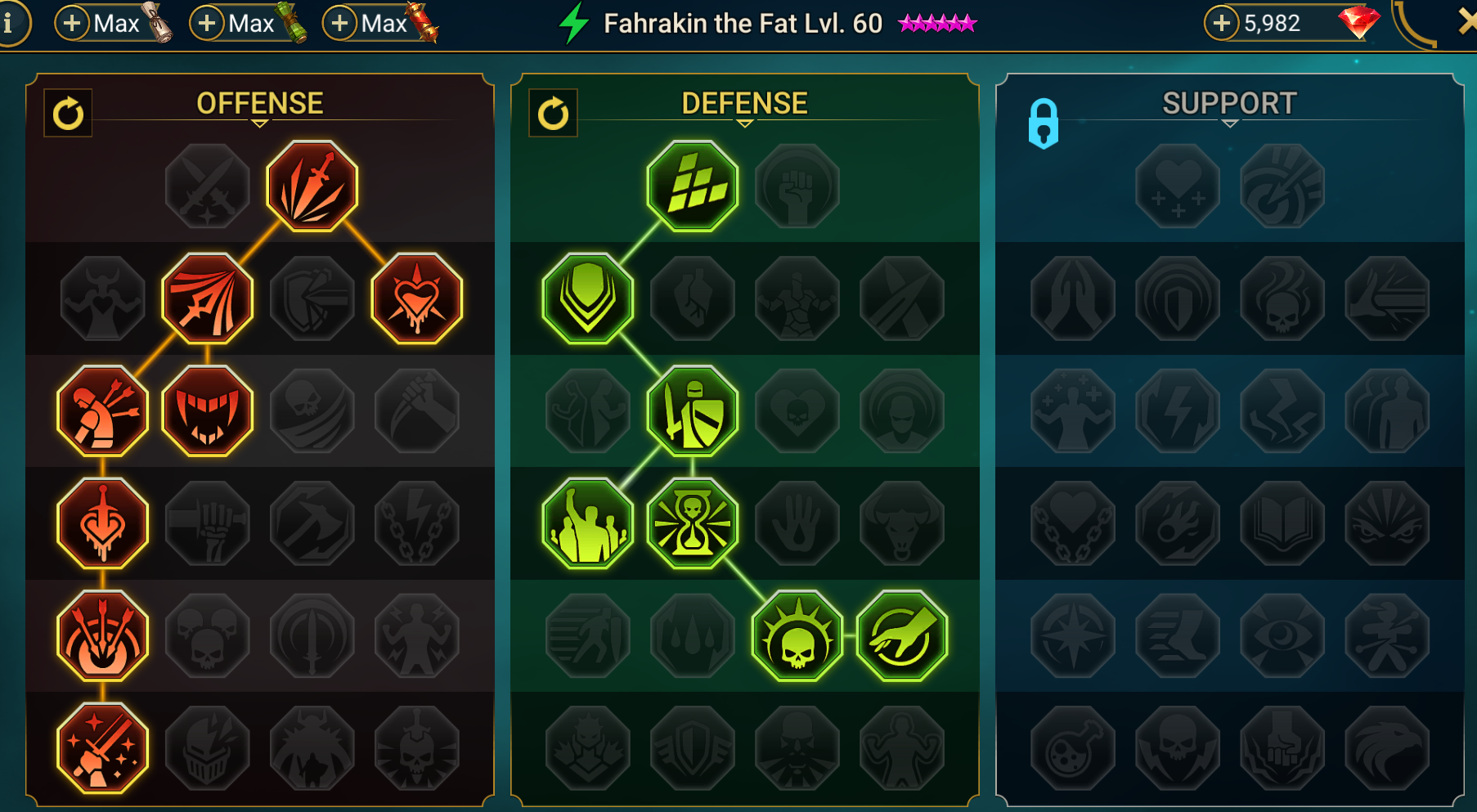Expand the chevron under the SUPPORT header
The height and width of the screenshot is (812, 1477).
[x=1229, y=125]
